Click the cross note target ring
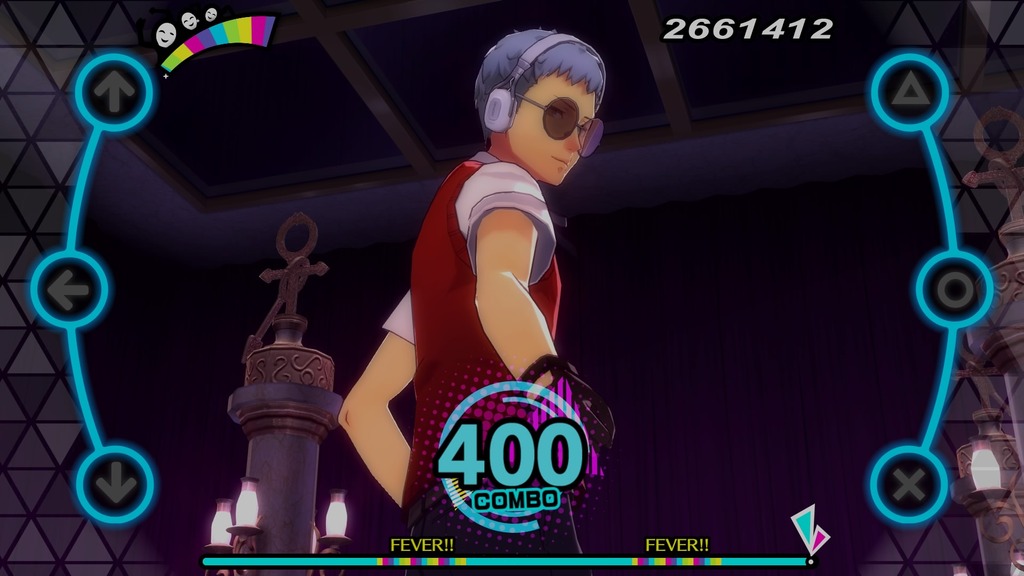 tap(909, 485)
